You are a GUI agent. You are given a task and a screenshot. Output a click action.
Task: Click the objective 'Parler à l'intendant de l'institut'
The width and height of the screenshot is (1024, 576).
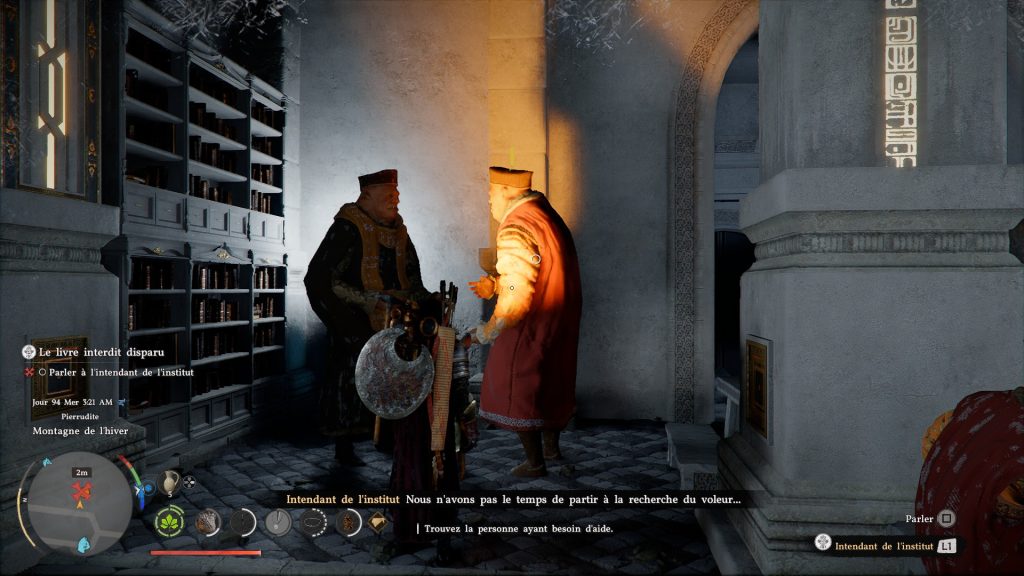pos(119,372)
